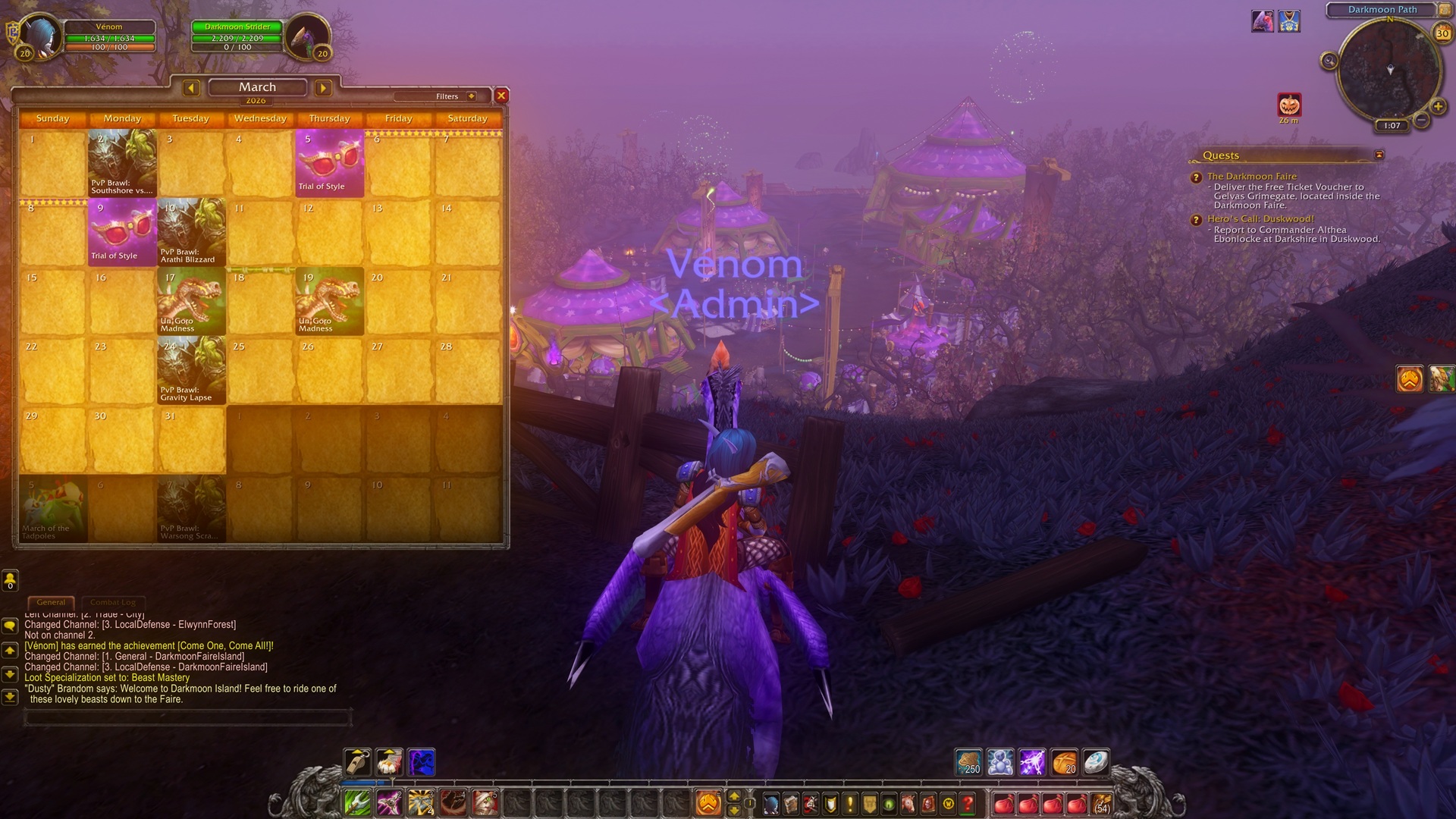Screen dimensions: 1456x819
Task: Switch to the Combat Log chat tab
Action: click(x=112, y=601)
